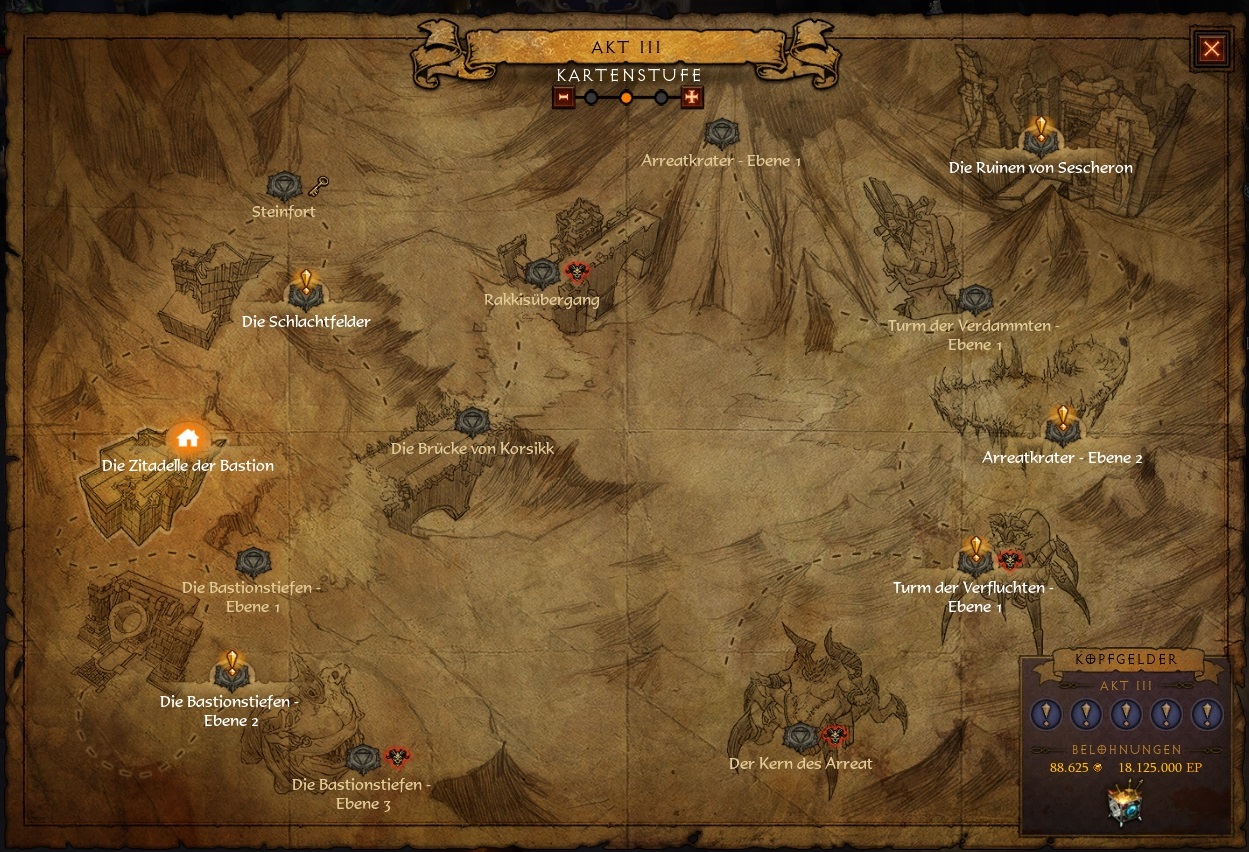Select Die Brücke von Korsikk waypoint
Screen dimensions: 1249x852
coord(472,422)
